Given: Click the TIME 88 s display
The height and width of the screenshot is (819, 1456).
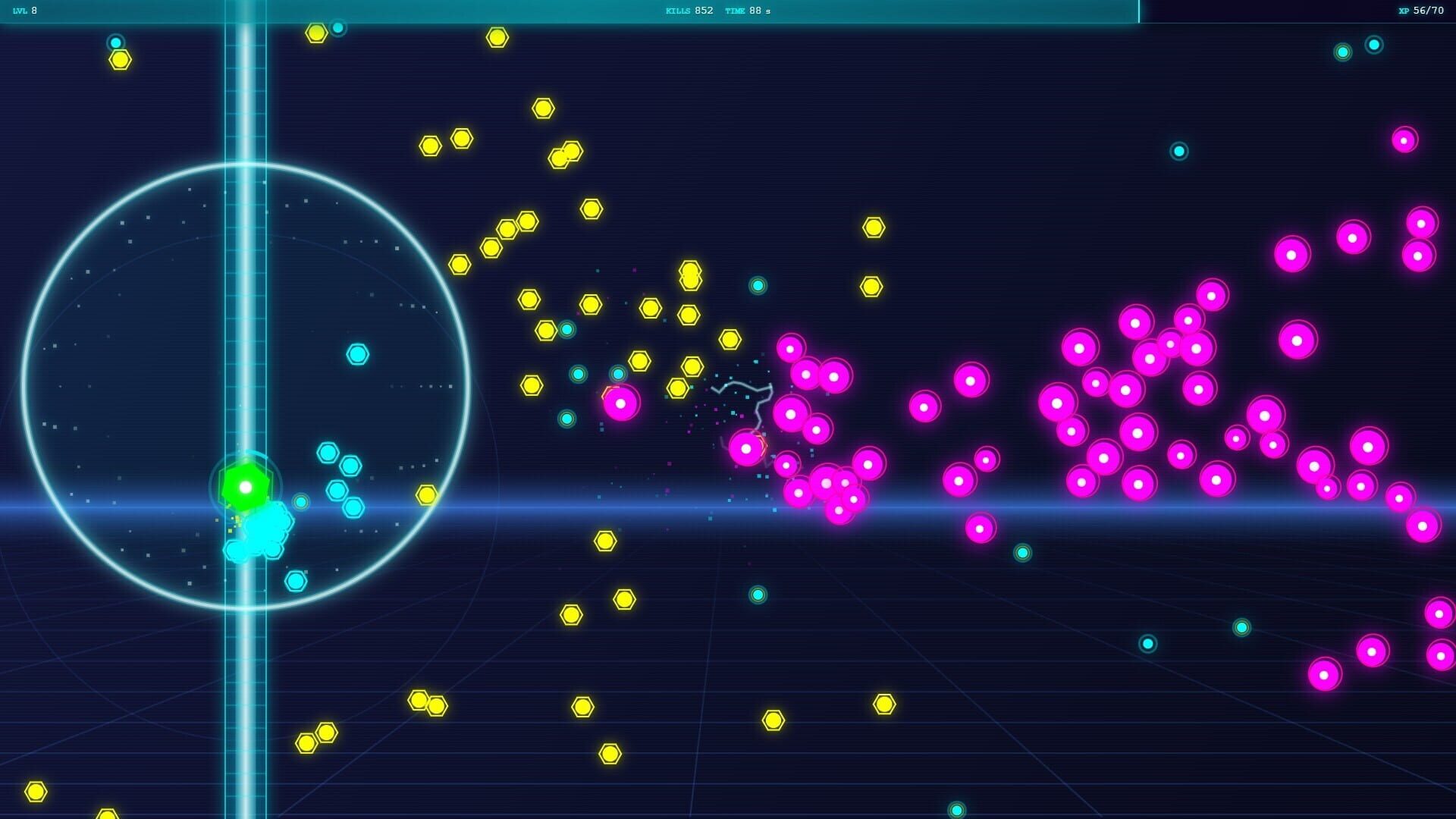Looking at the screenshot, I should click(x=745, y=11).
